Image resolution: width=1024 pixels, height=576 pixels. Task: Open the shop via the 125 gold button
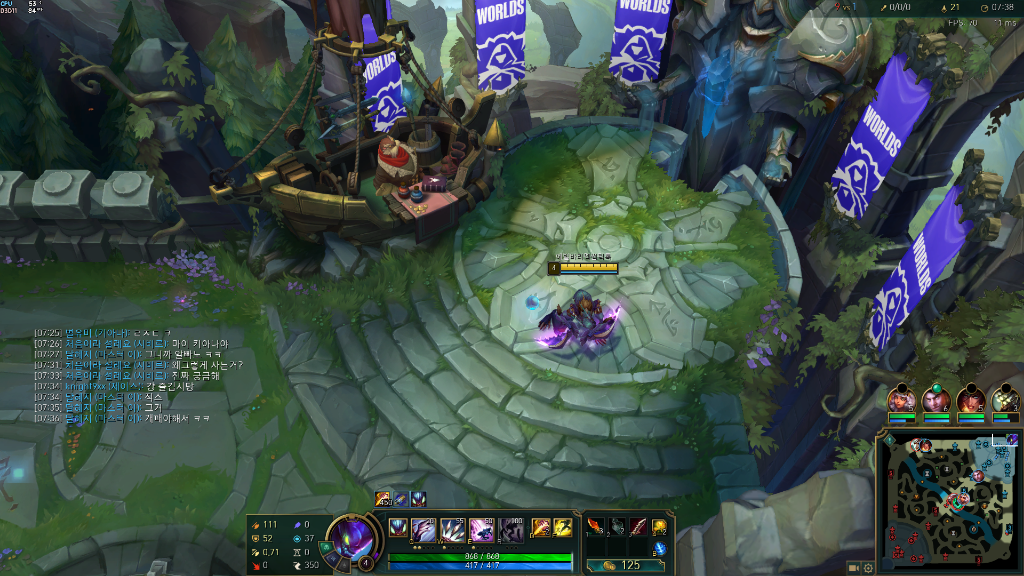(622, 565)
